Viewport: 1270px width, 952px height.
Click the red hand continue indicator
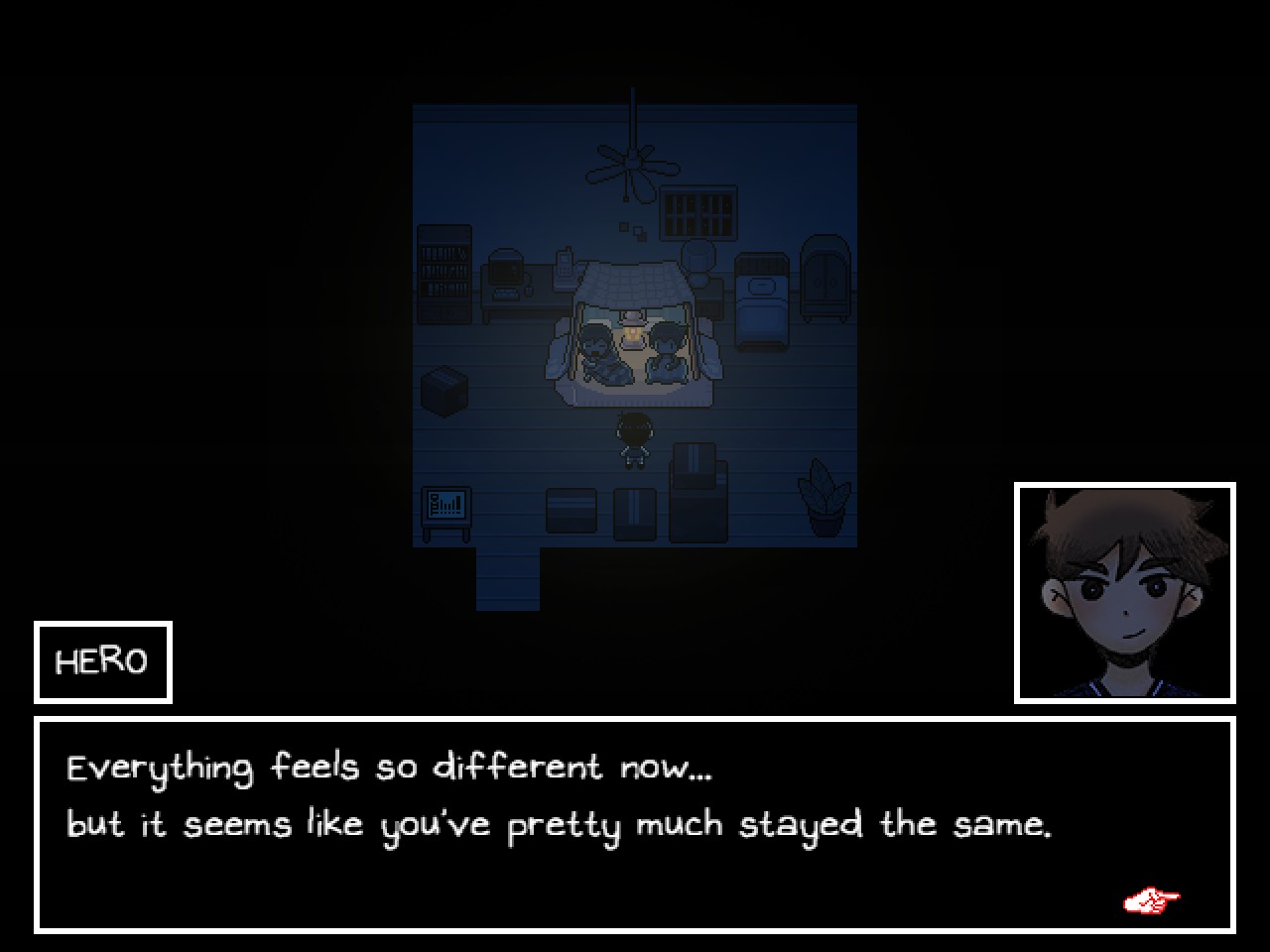point(1151,898)
